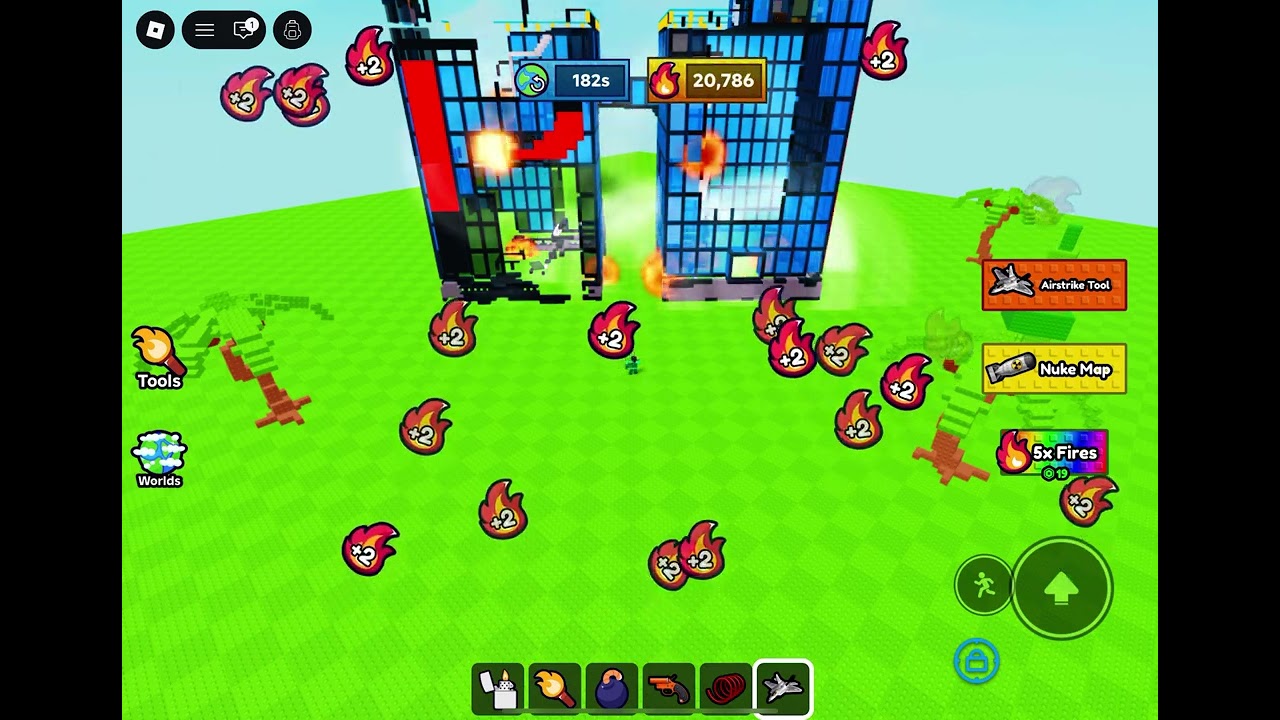Toggle the blue shift-lock padlock icon
The image size is (1280, 720).
976,661
